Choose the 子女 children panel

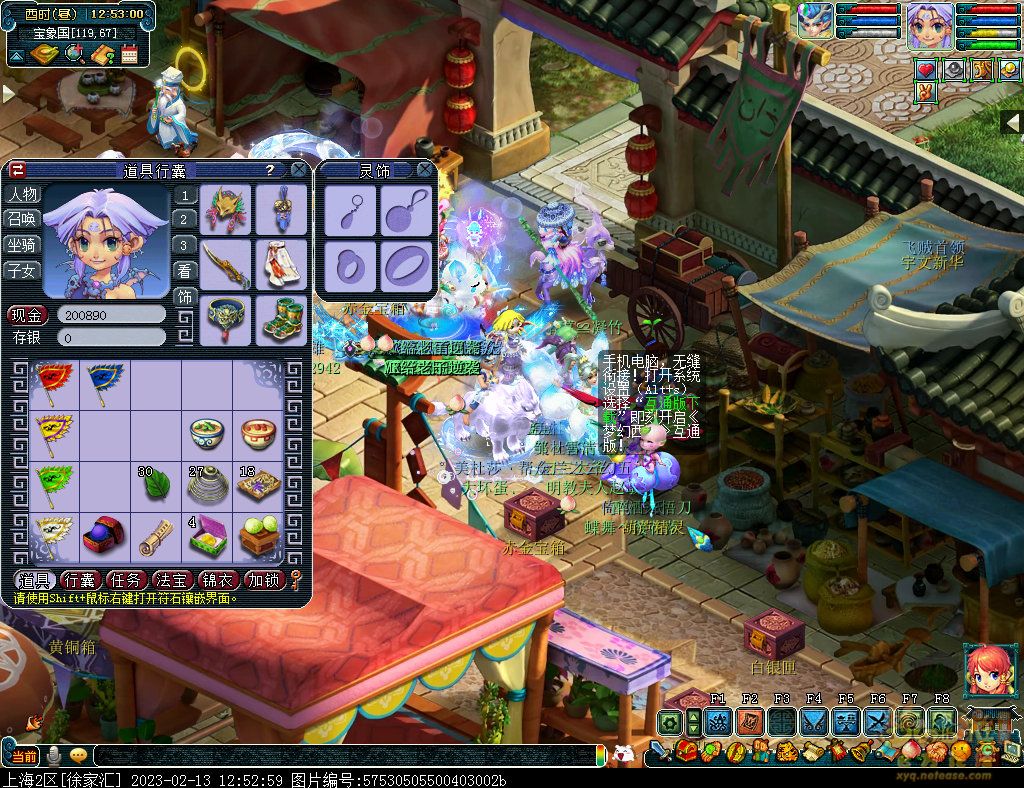click(23, 271)
